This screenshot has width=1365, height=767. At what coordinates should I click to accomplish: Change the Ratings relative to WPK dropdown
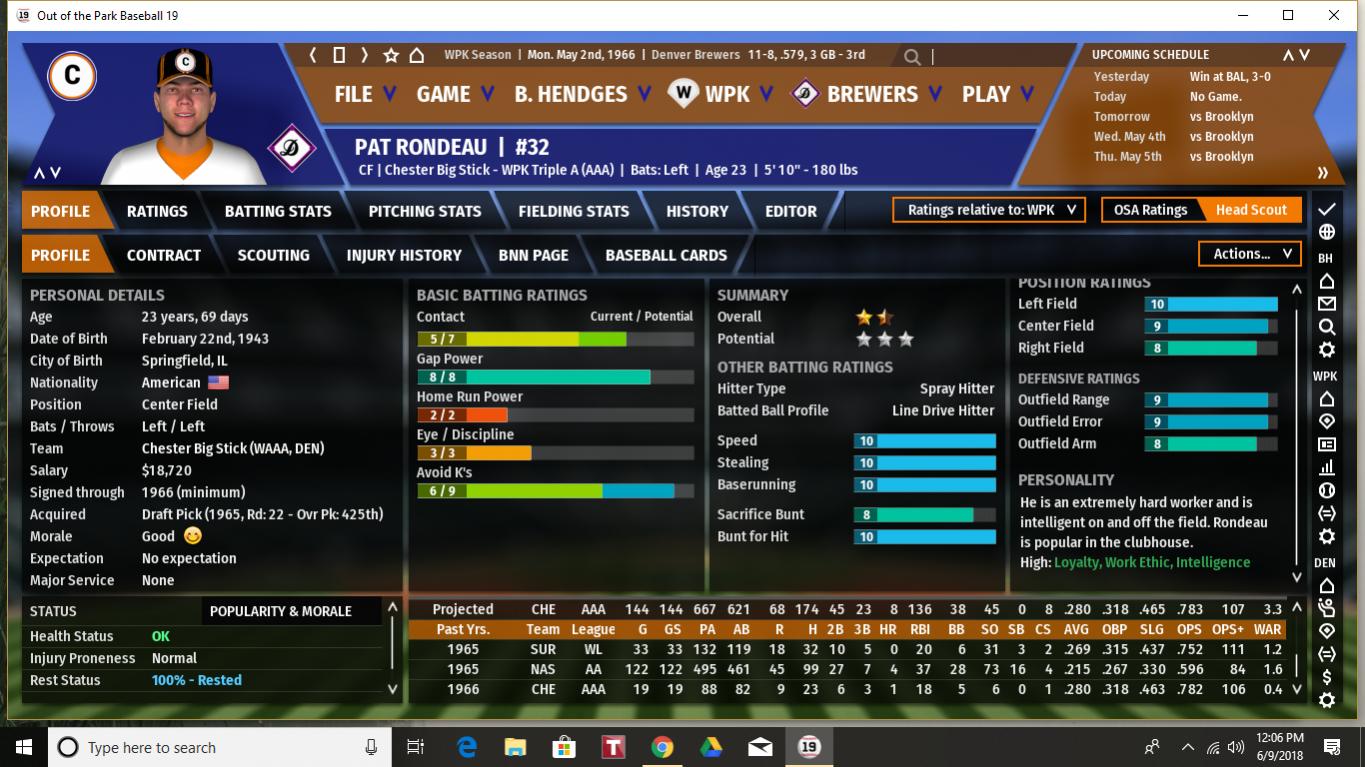990,210
